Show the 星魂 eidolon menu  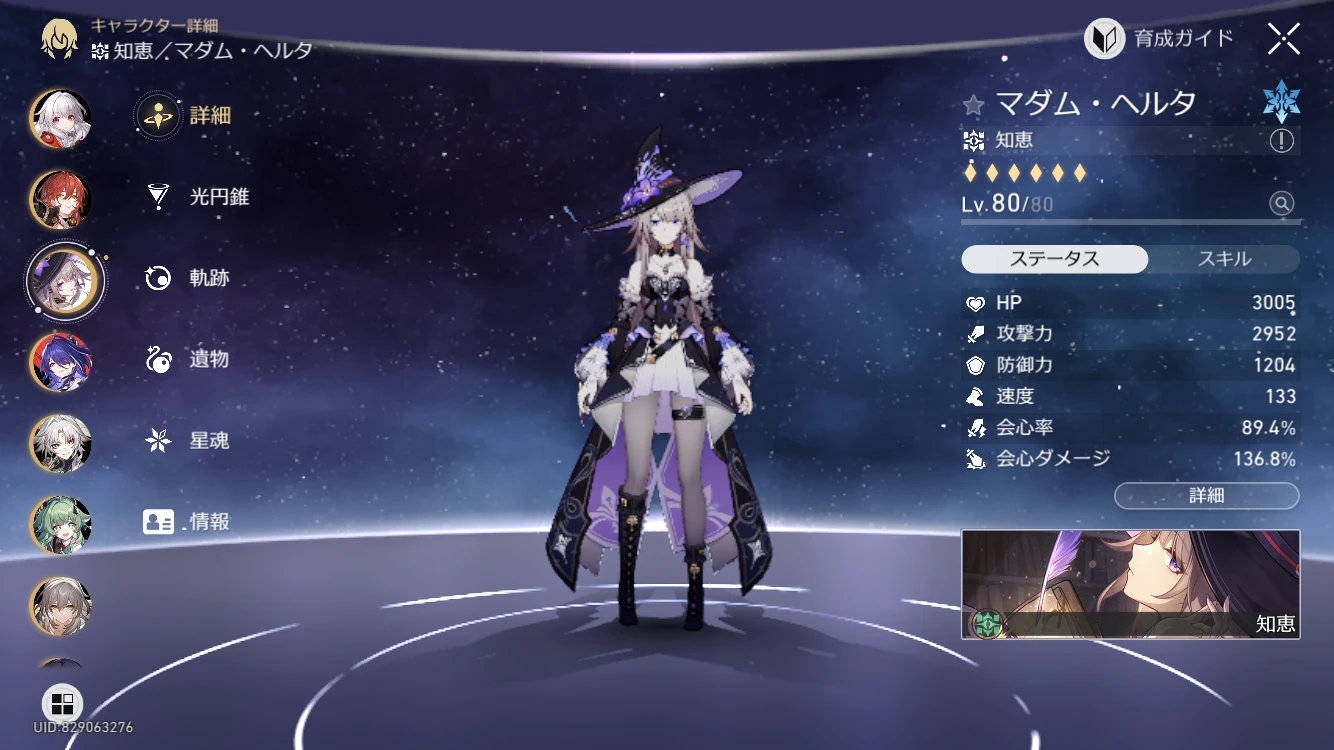(186, 440)
